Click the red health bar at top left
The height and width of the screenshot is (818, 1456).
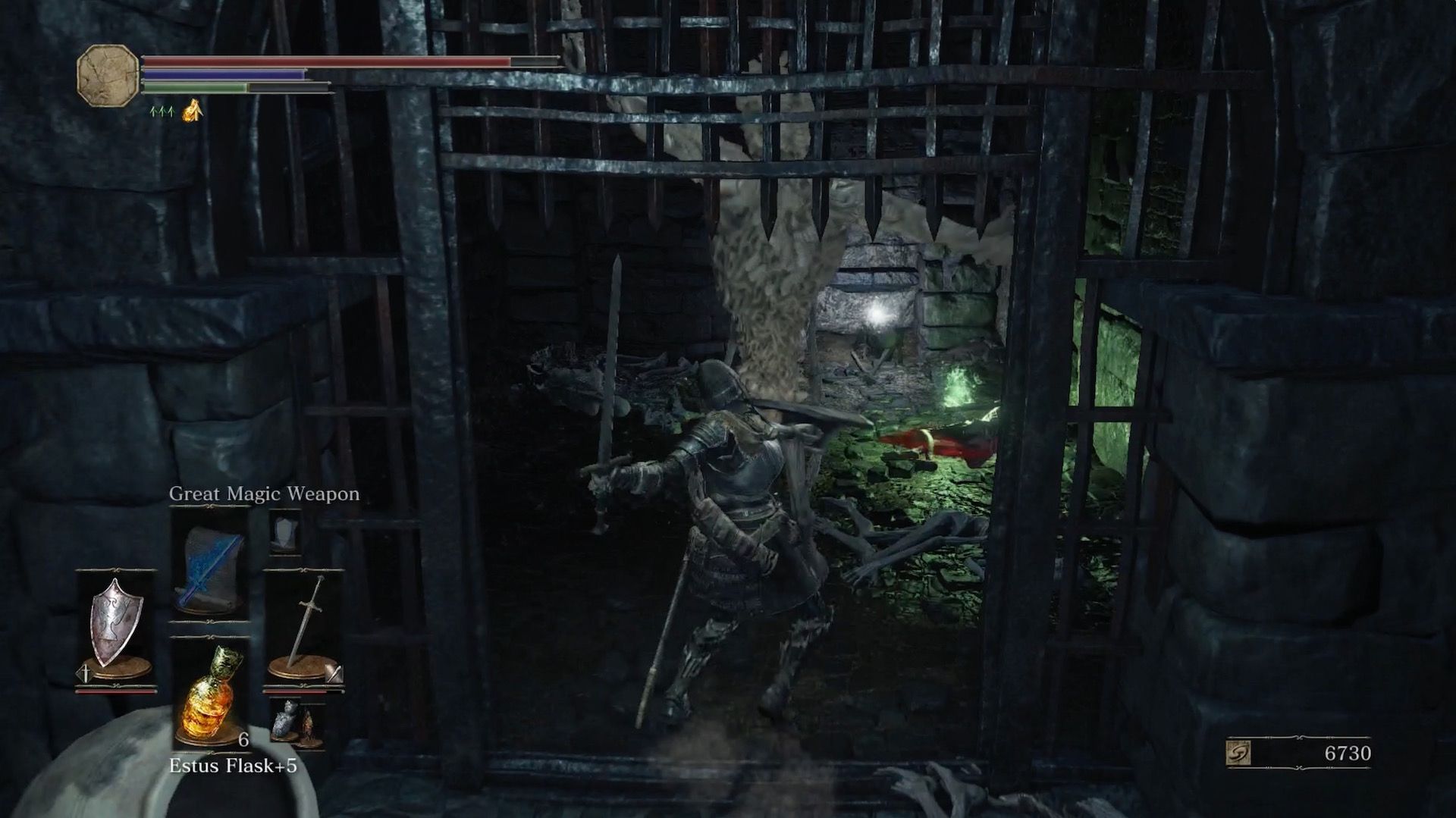pos(326,60)
